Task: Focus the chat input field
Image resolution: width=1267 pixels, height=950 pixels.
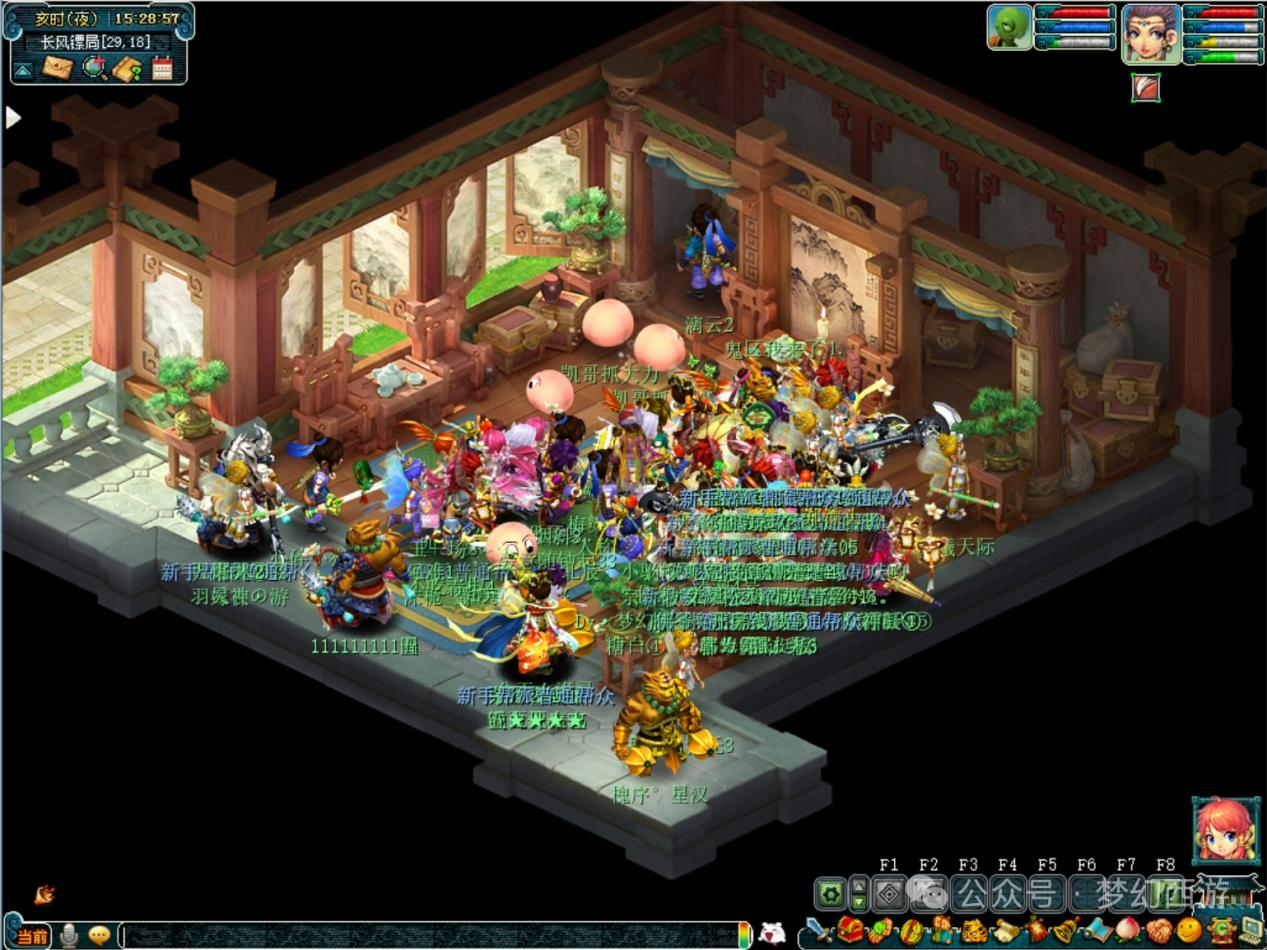Action: 430,936
